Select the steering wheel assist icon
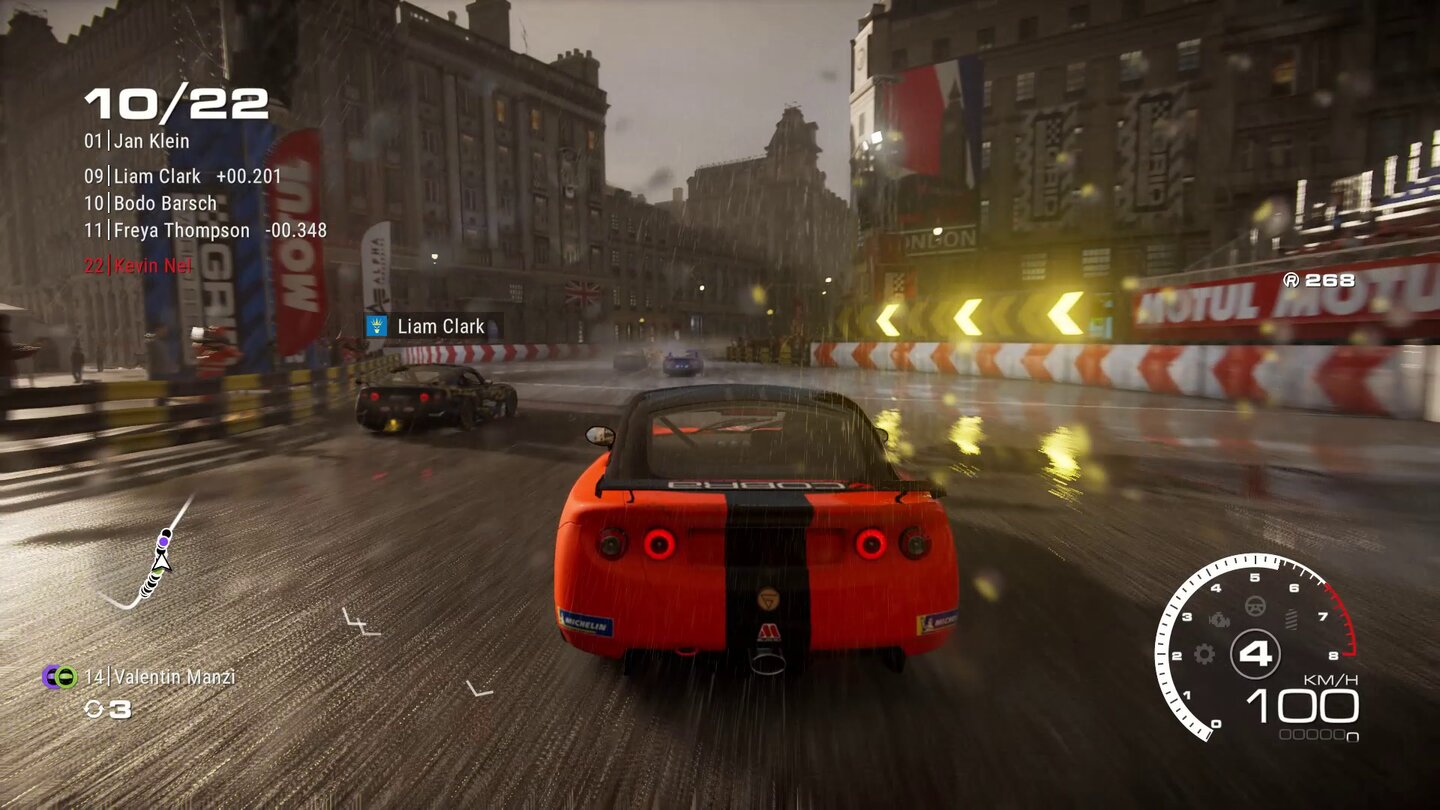The image size is (1440, 810). click(x=1255, y=605)
